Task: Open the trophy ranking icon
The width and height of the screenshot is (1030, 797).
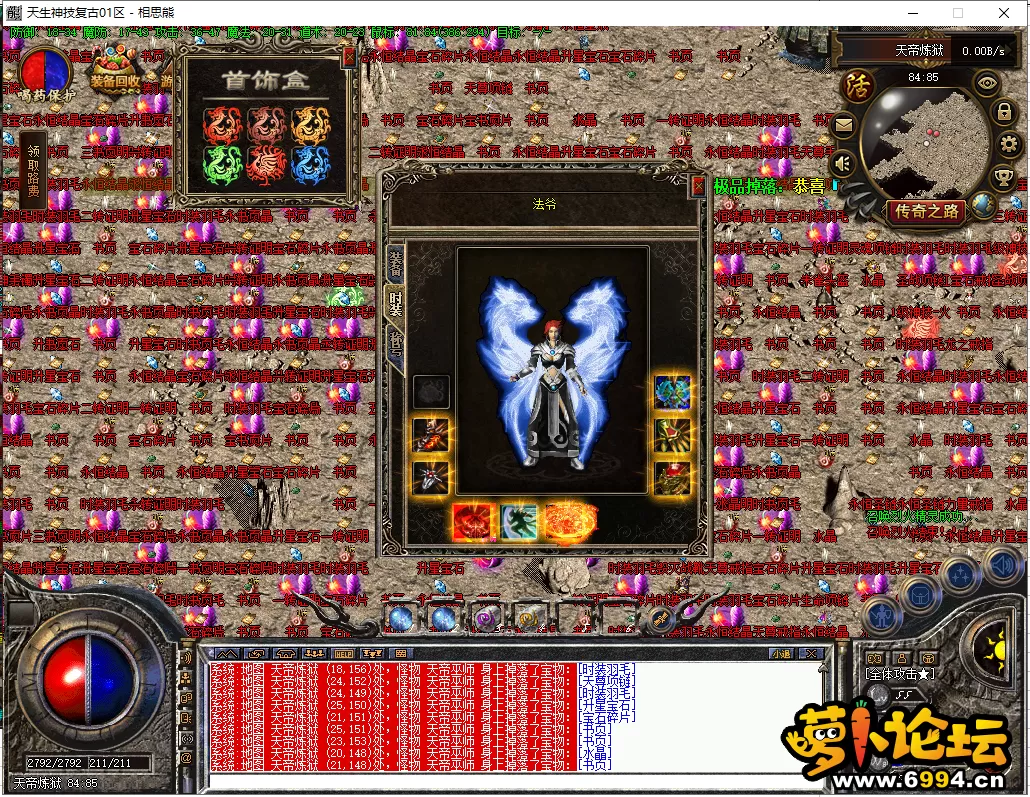Action: coord(1003,179)
